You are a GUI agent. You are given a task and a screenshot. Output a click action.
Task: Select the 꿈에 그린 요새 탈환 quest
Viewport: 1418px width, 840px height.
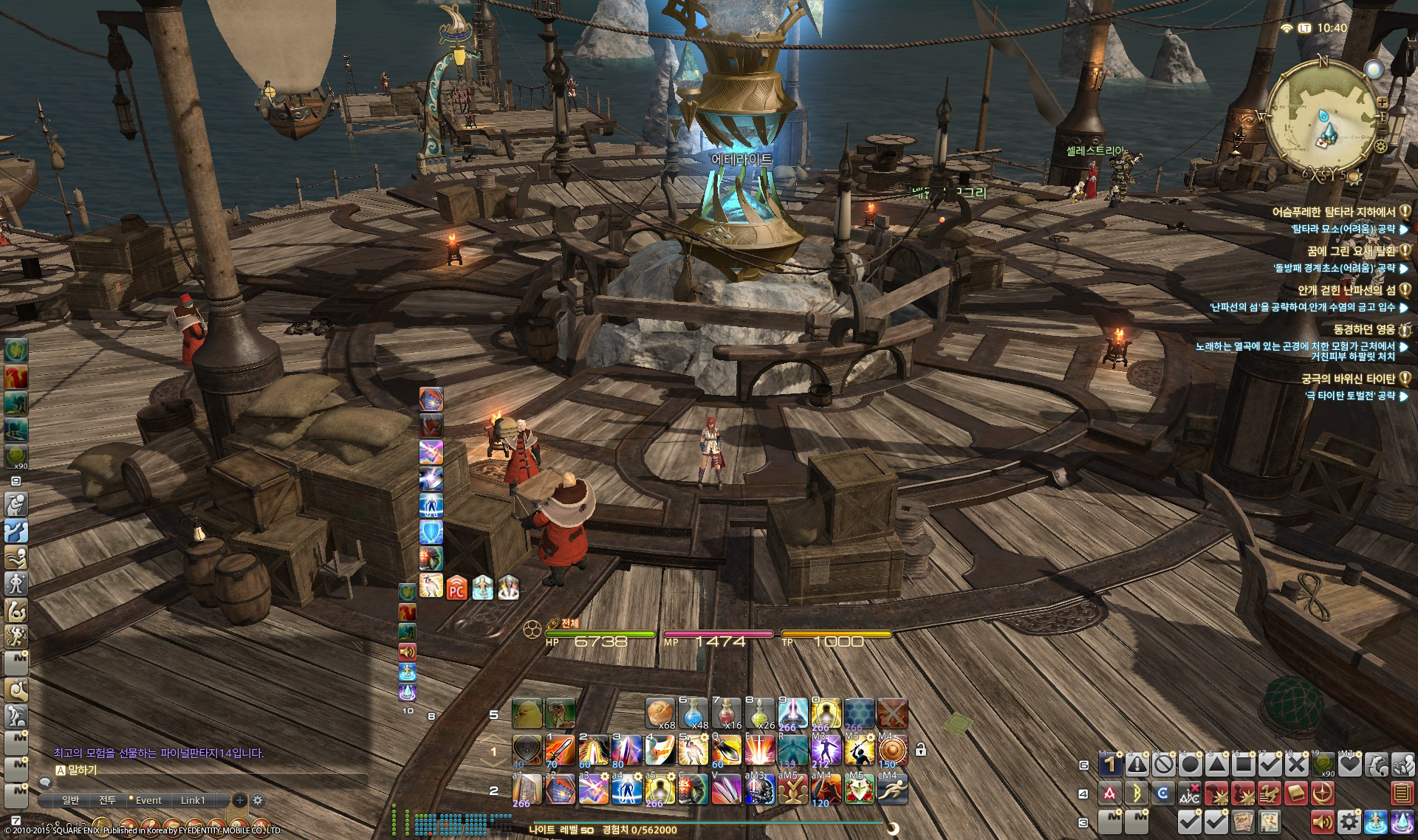click(1351, 251)
